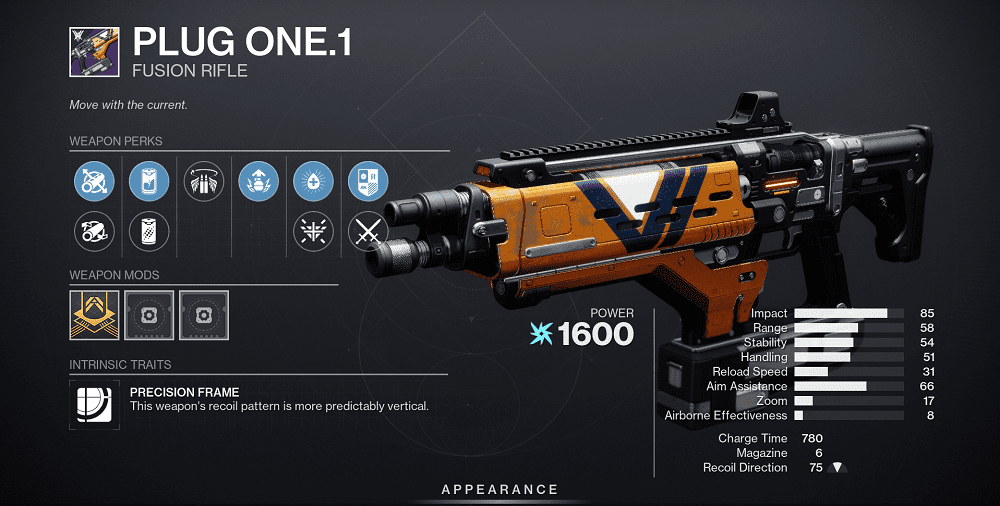Select the blue barrel perk with crossed arrows

click(x=95, y=181)
